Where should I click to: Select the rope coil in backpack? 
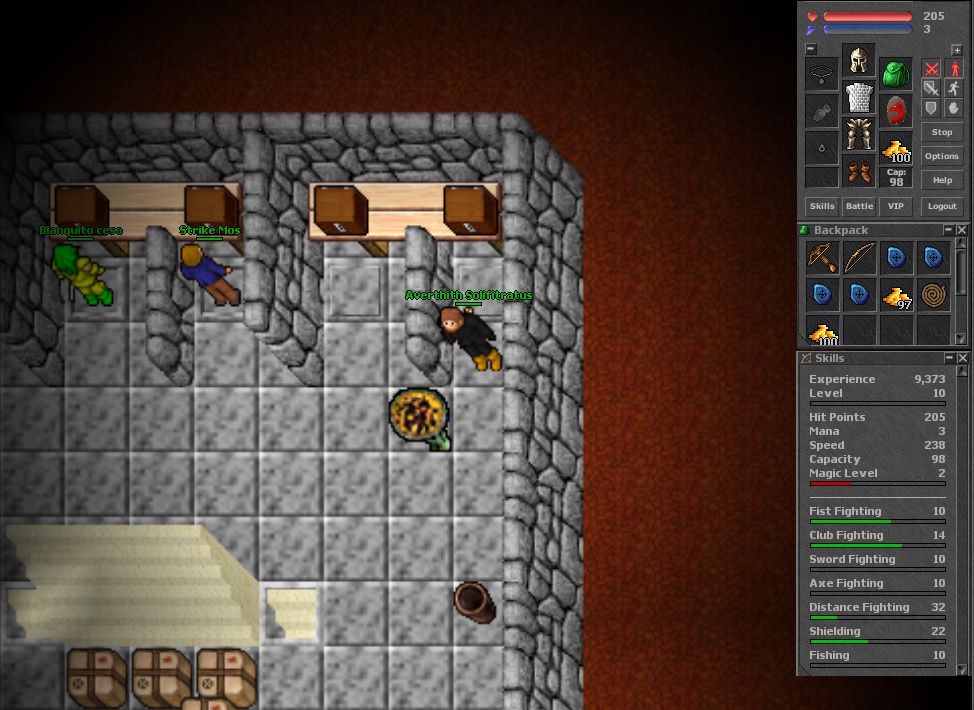[933, 295]
